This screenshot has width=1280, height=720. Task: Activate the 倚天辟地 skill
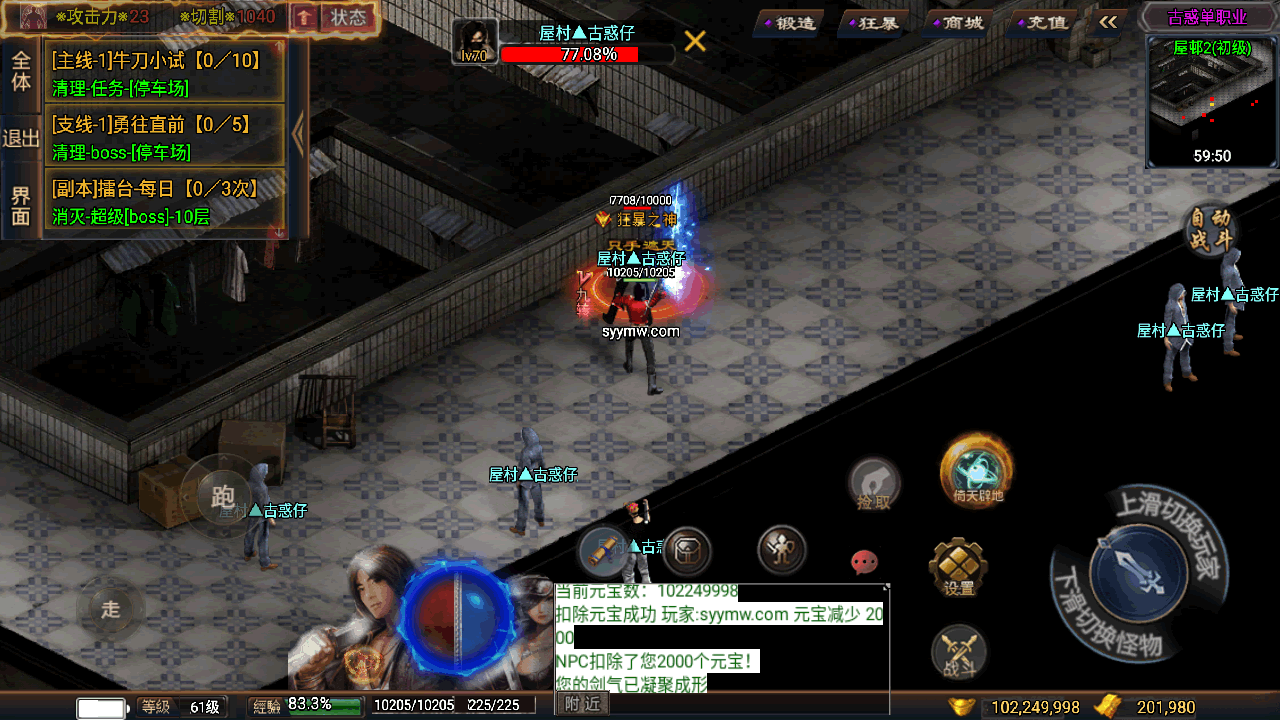pyautogui.click(x=977, y=472)
